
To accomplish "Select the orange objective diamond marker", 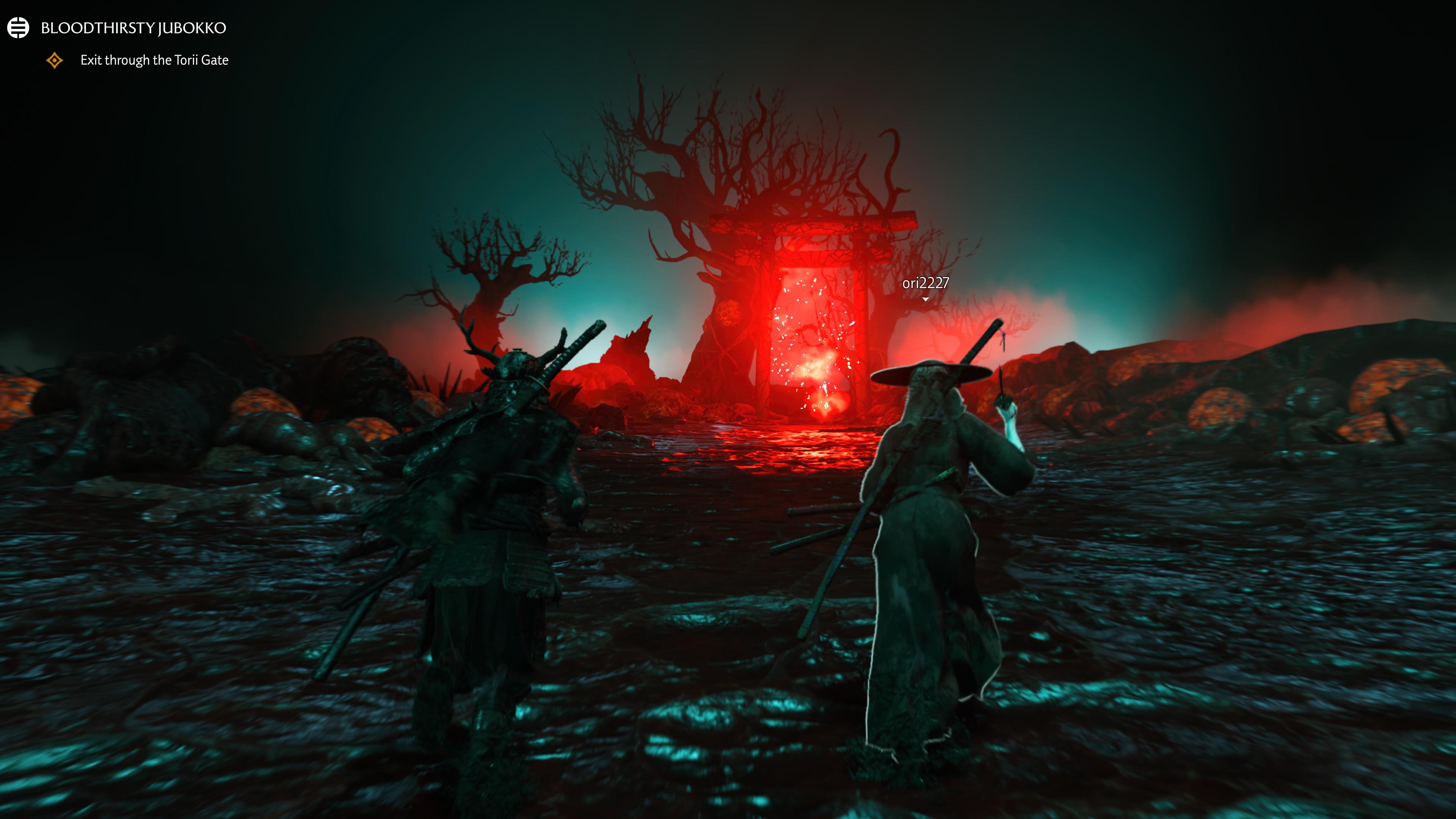I will point(55,60).
